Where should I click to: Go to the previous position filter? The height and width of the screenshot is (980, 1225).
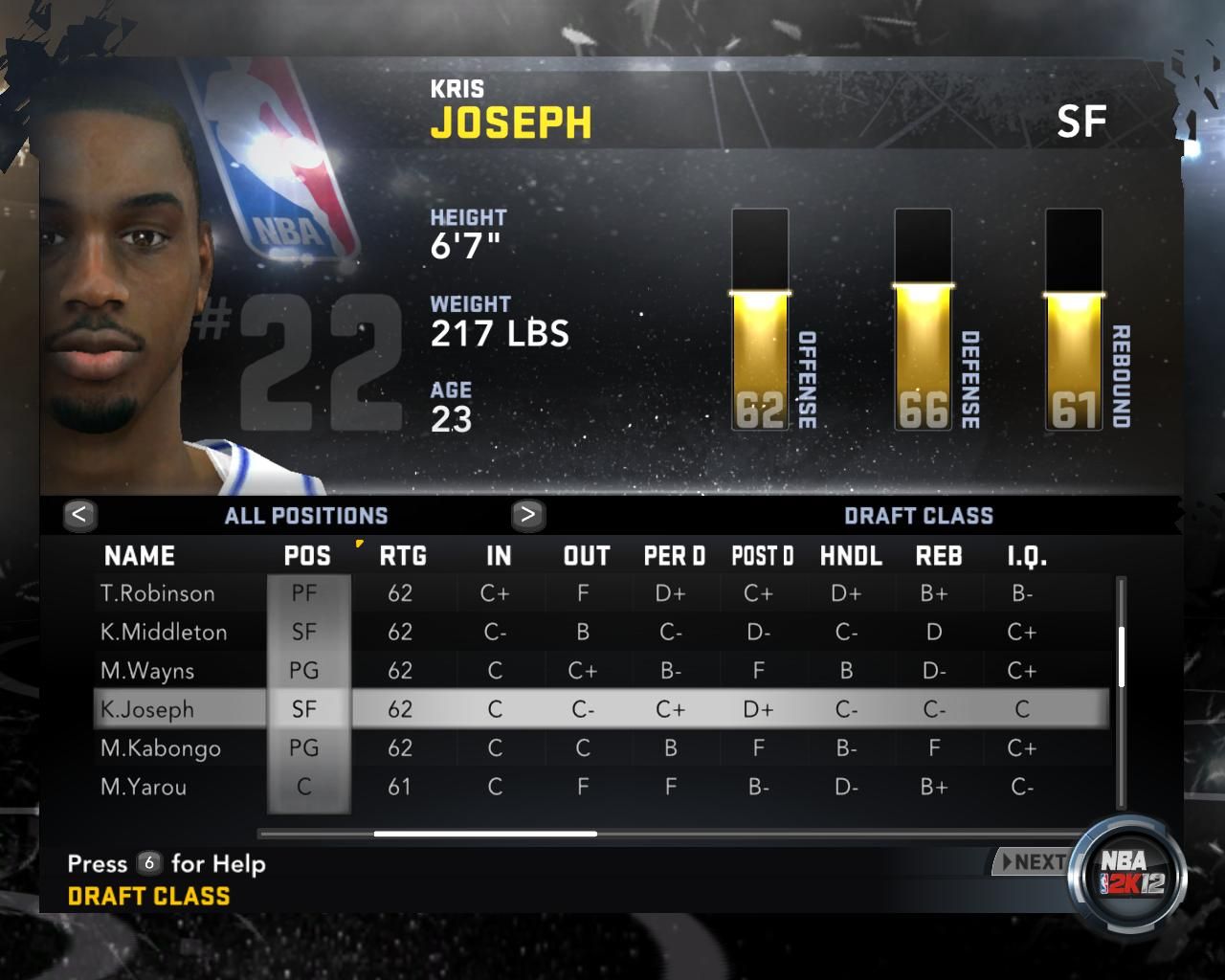coord(79,515)
